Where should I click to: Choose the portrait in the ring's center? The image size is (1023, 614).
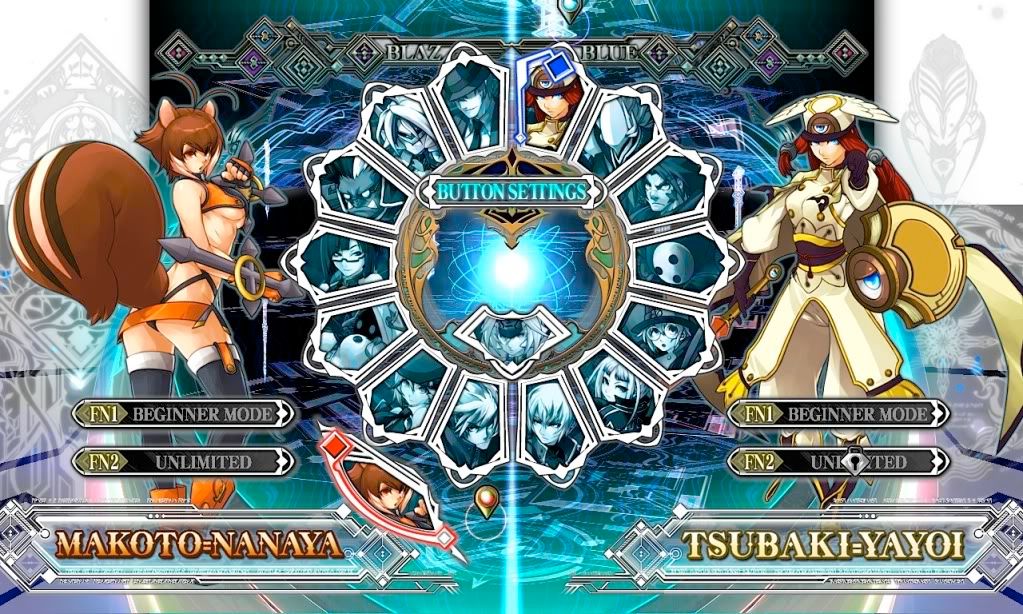[510, 335]
